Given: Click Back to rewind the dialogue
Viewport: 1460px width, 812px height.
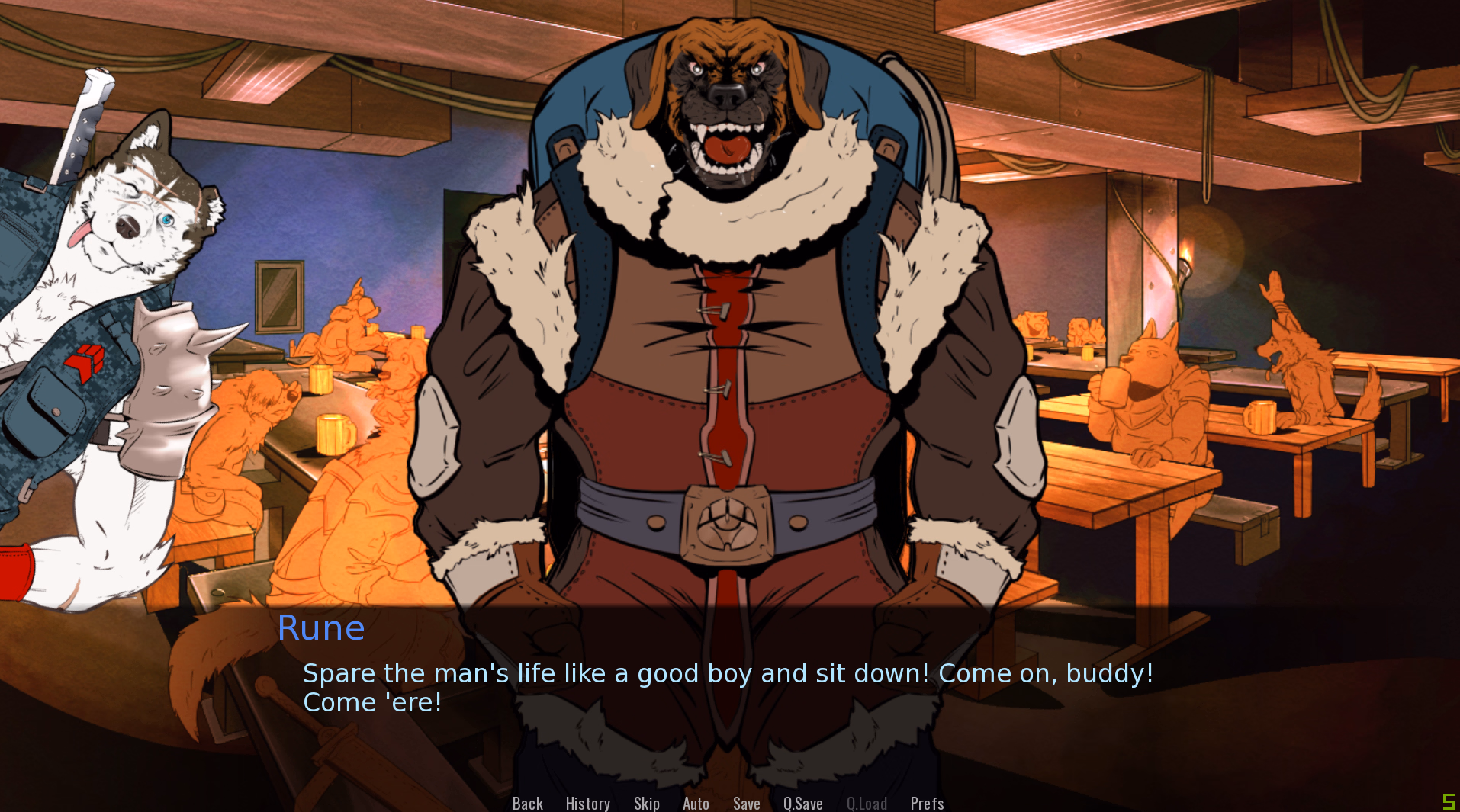Looking at the screenshot, I should coord(527,803).
